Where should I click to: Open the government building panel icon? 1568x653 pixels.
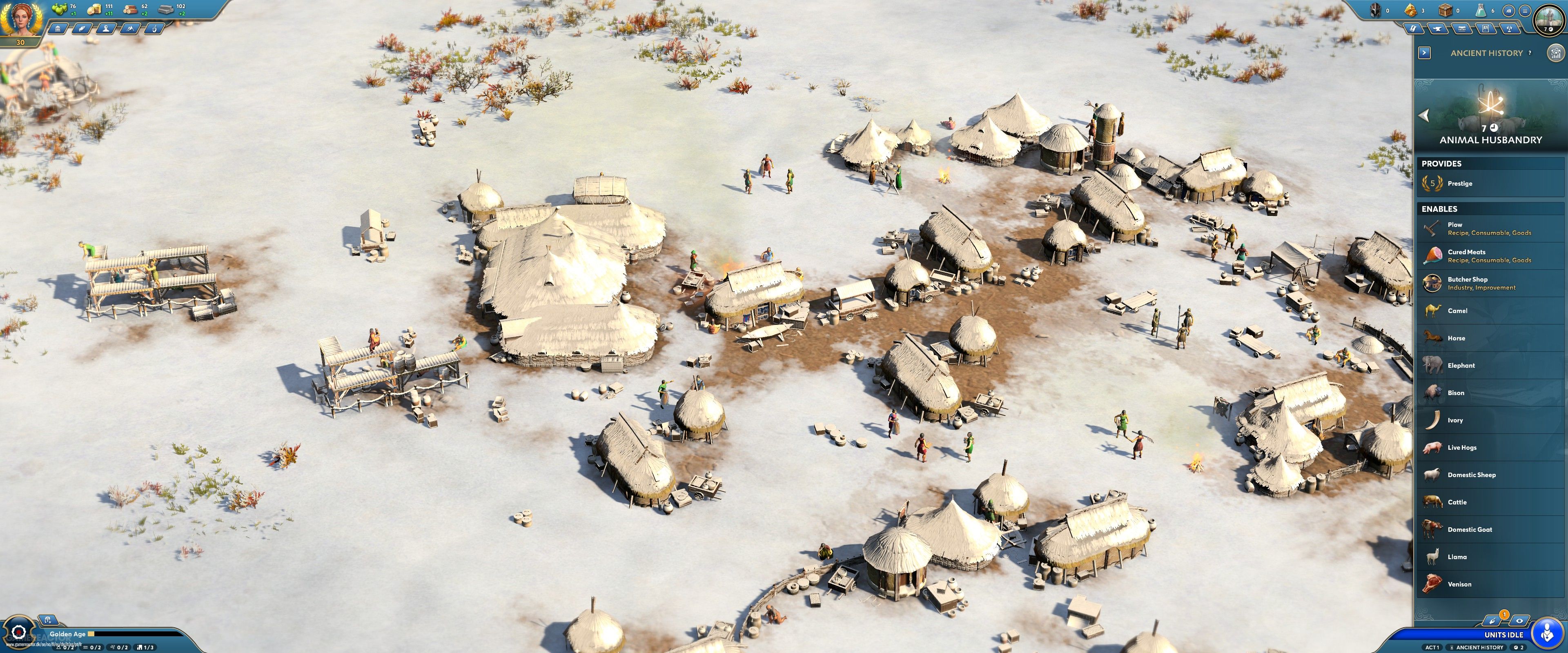tap(58, 29)
